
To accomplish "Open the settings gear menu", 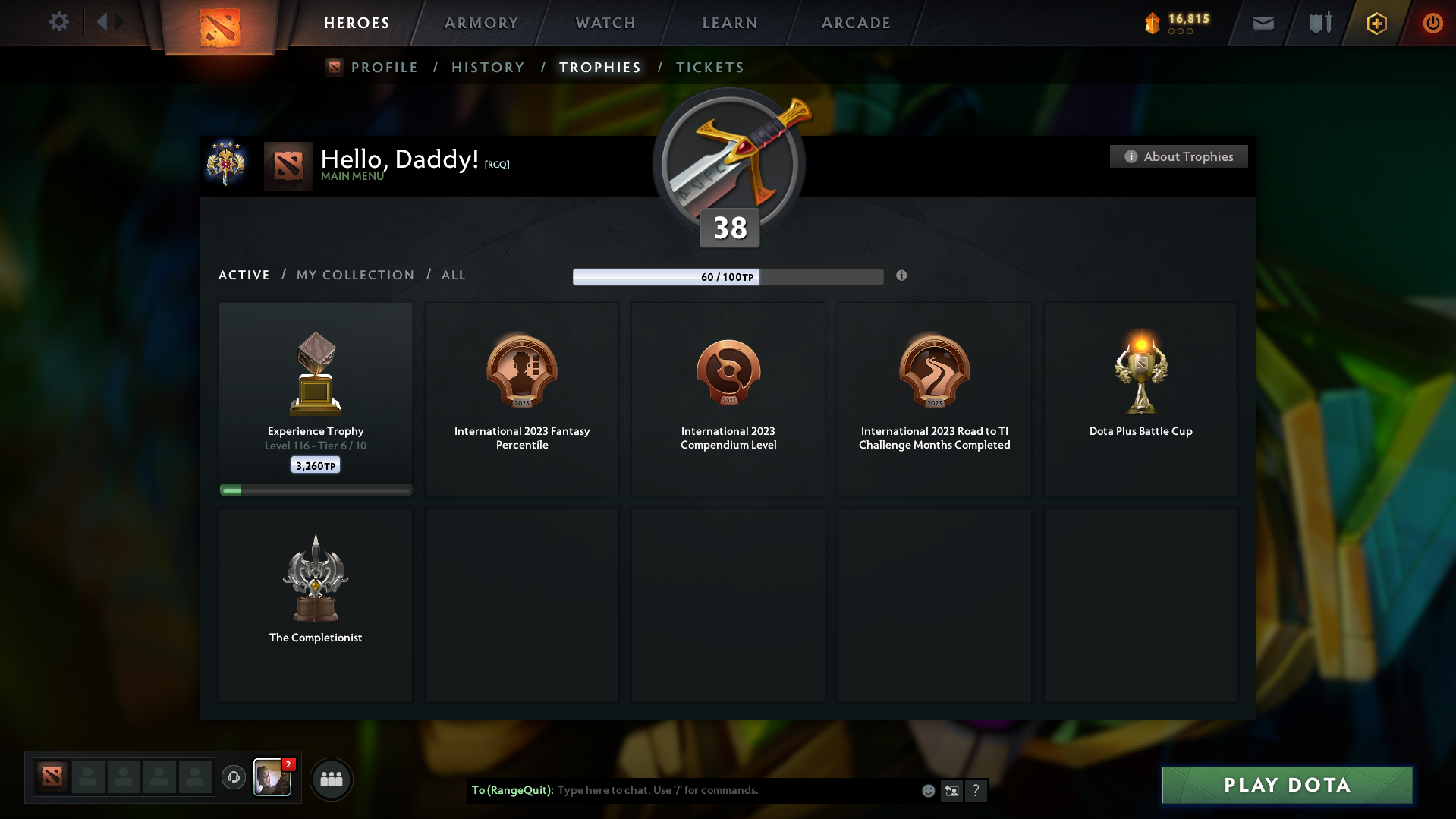I will [x=59, y=22].
